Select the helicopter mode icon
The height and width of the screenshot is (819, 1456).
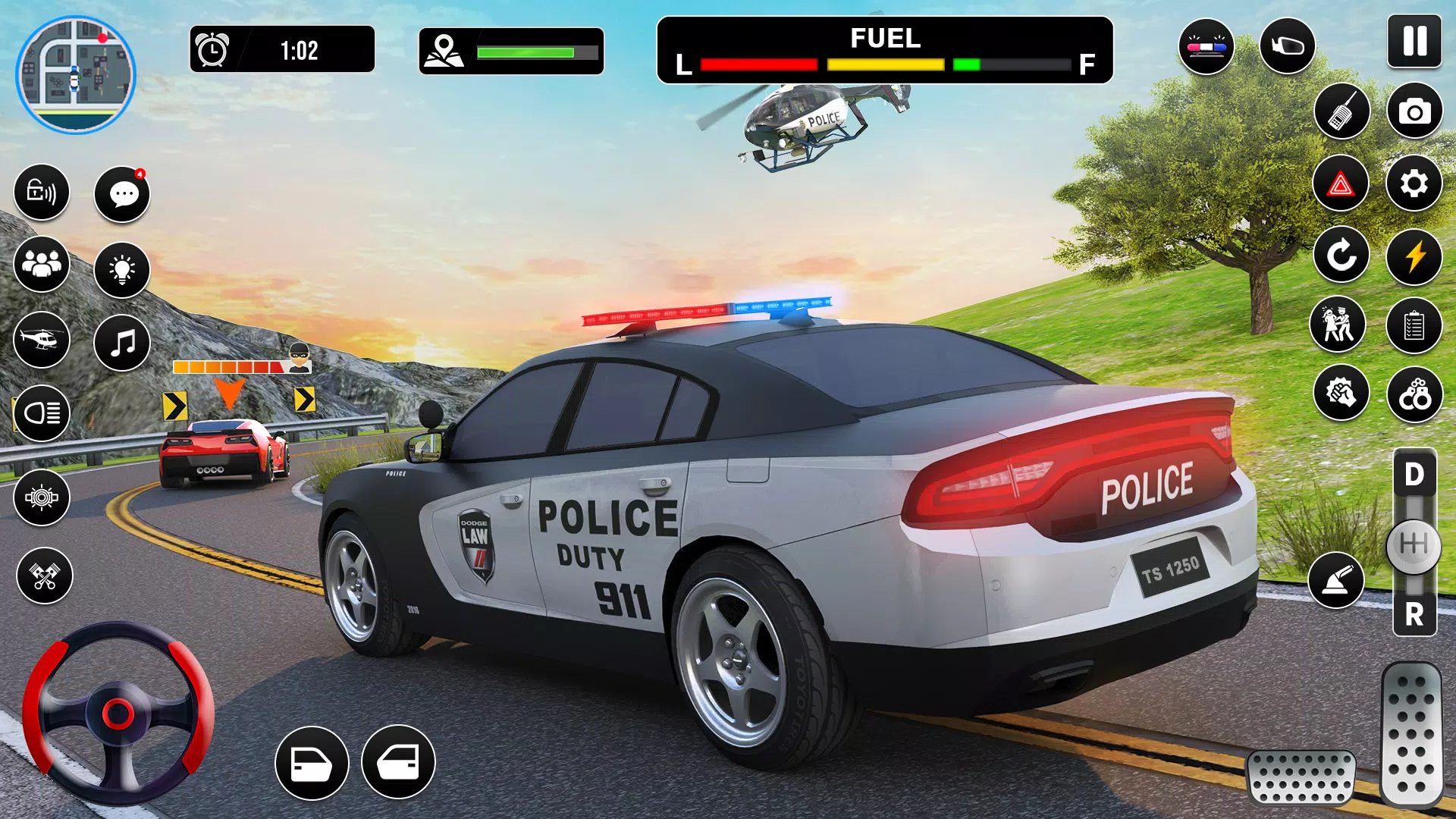[x=42, y=340]
